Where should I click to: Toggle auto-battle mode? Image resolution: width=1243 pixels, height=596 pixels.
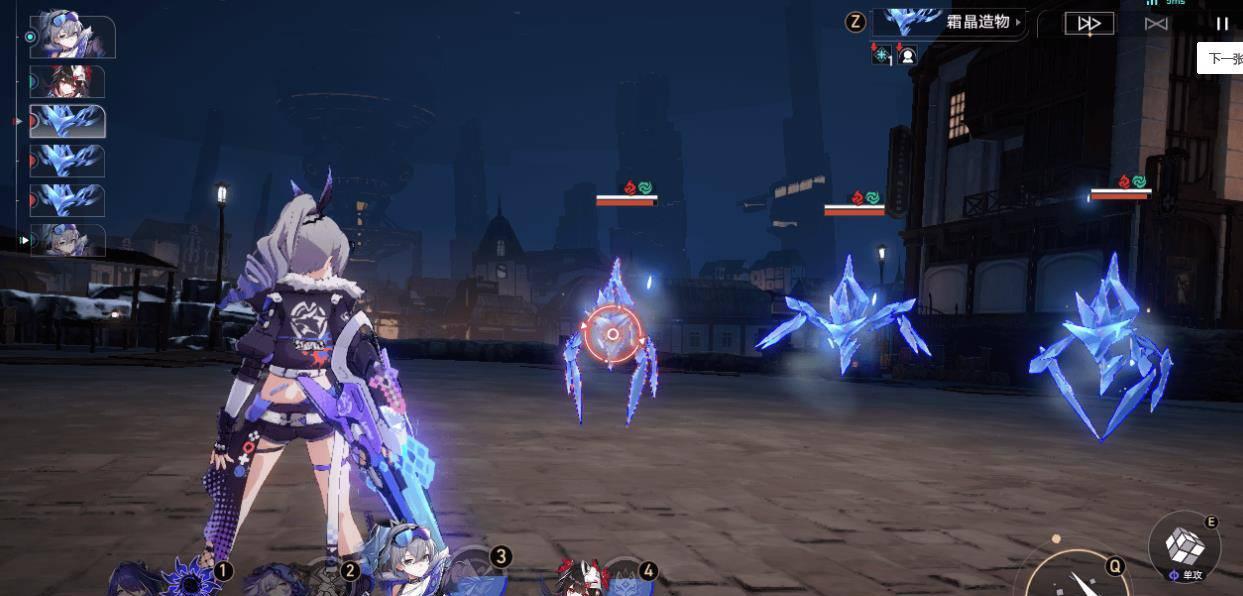click(1156, 23)
